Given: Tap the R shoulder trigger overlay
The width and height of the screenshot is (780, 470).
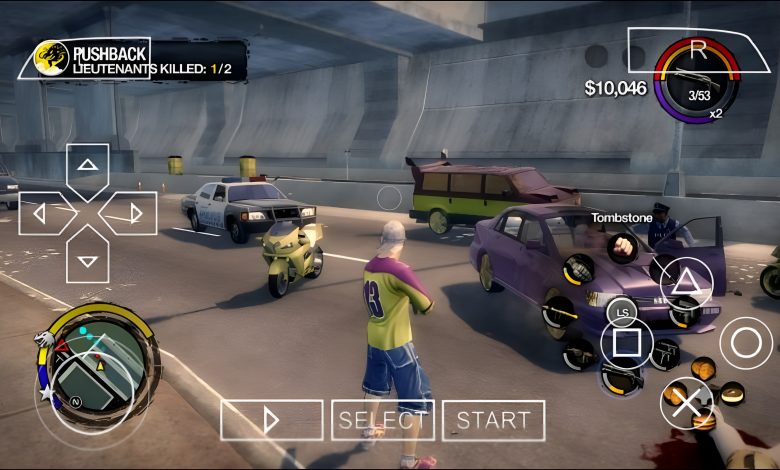Looking at the screenshot, I should (698, 49).
